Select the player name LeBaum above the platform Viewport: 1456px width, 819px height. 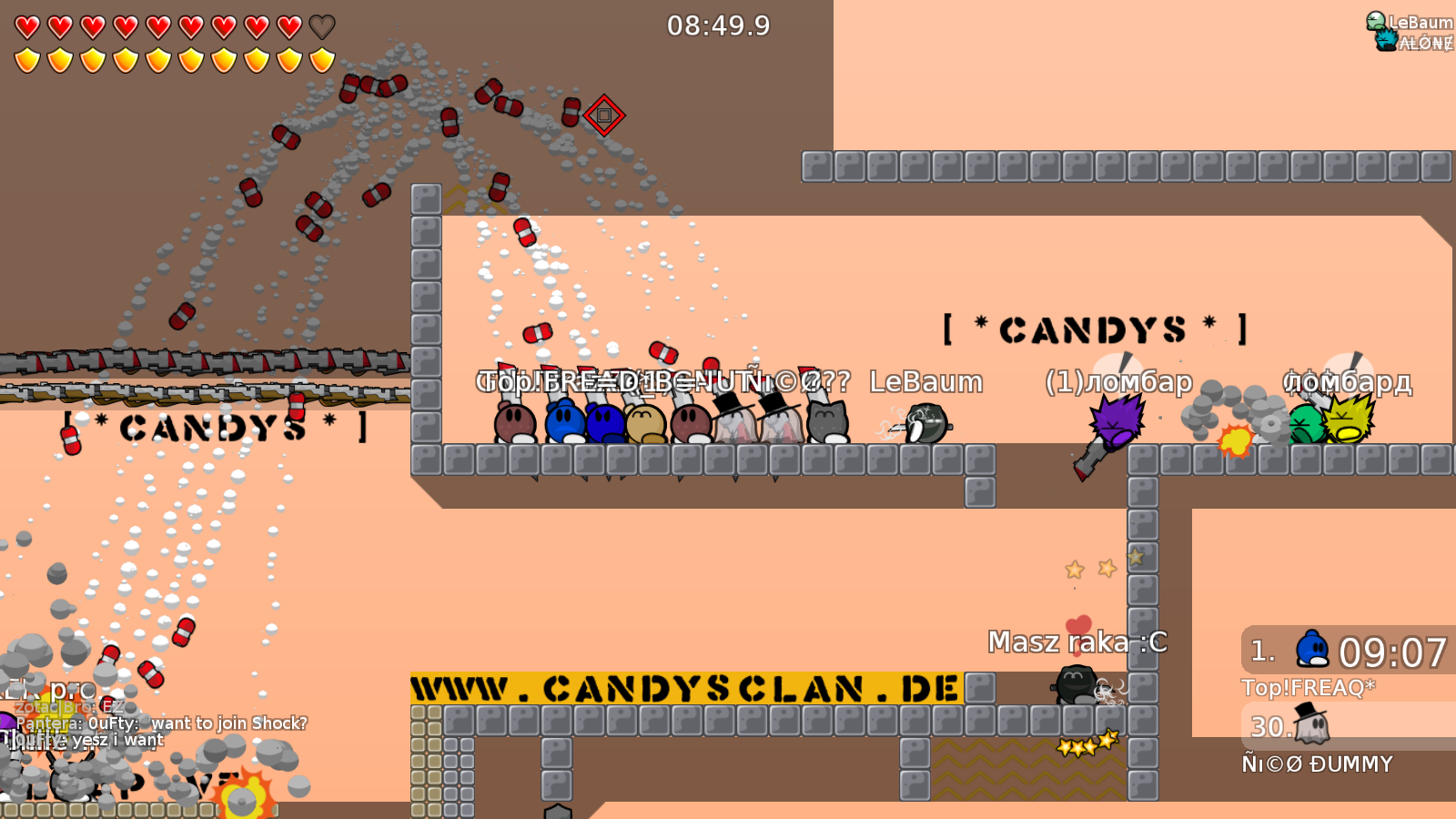point(925,383)
